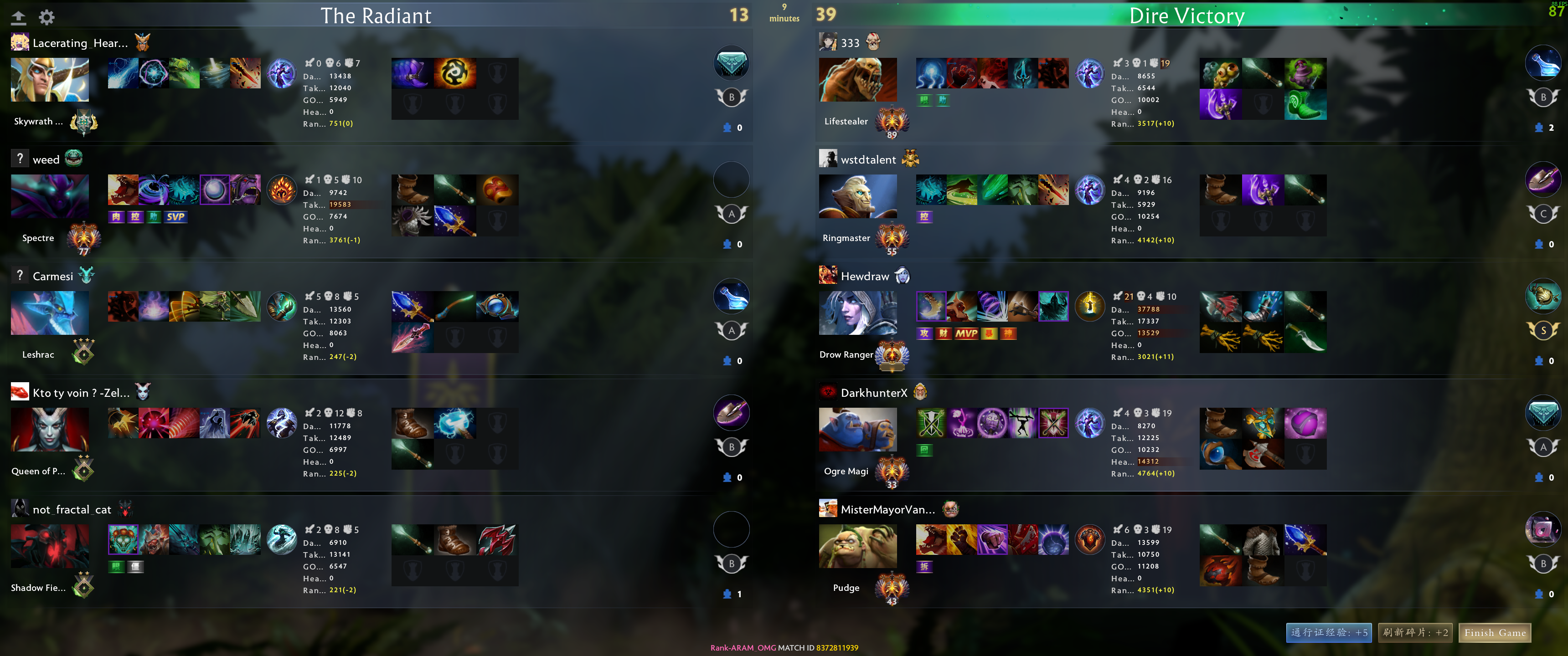1568x656 pixels.
Task: Select the Skywrath Mage hero portrait
Action: [50, 80]
